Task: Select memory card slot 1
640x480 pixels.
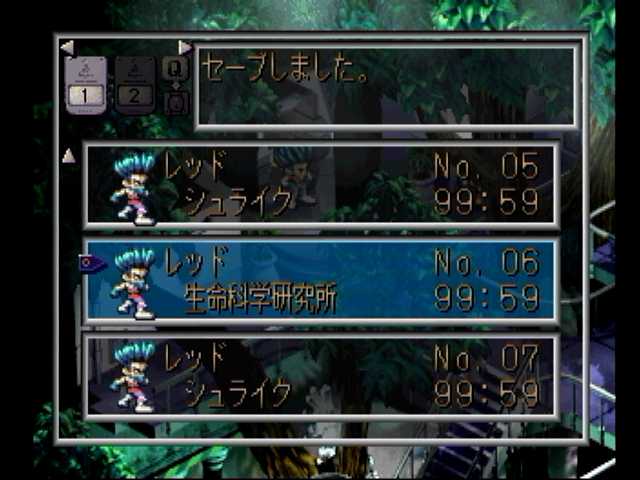Action: [86, 82]
